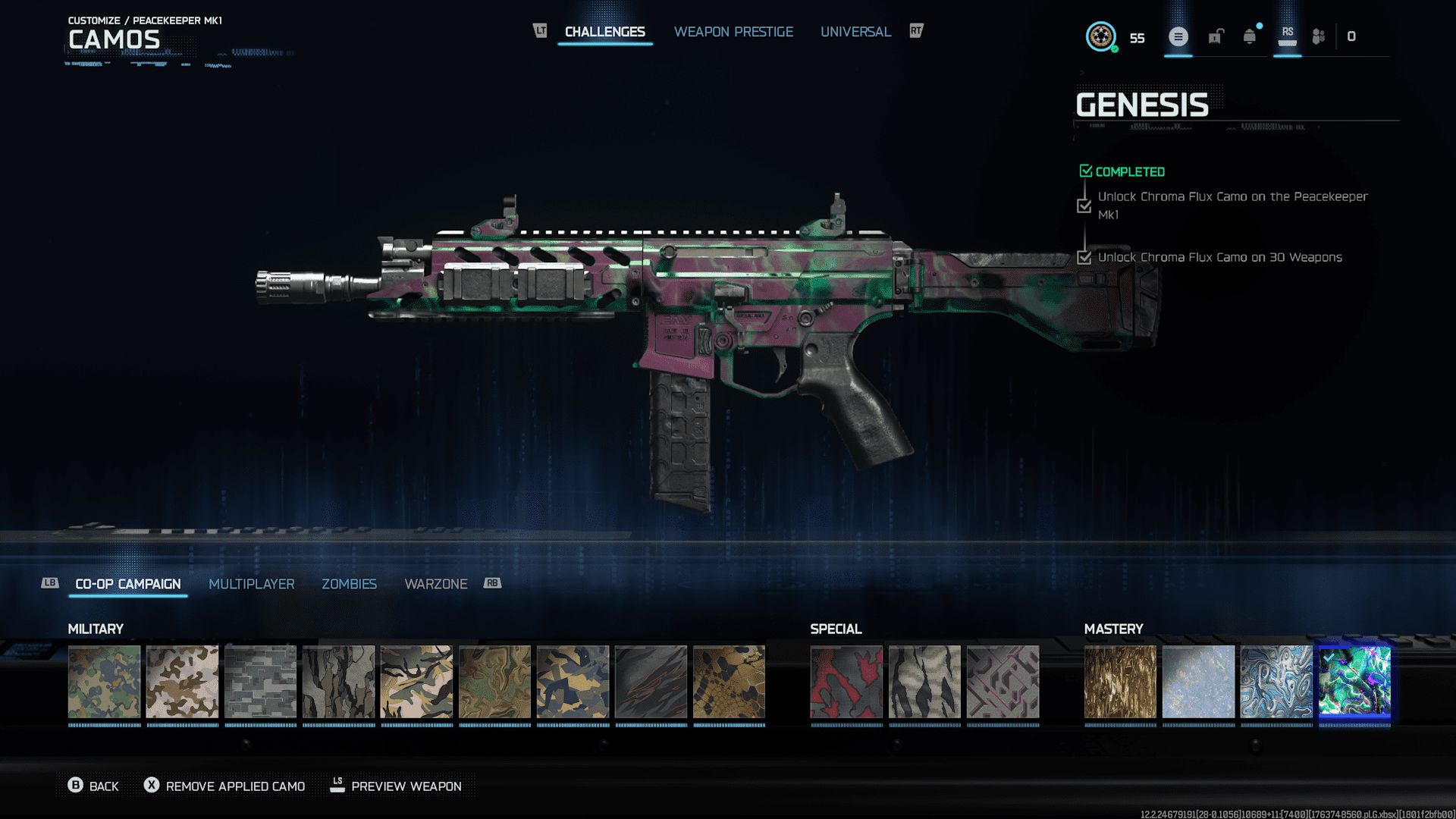Choose the Warzone camo category

pyautogui.click(x=435, y=584)
